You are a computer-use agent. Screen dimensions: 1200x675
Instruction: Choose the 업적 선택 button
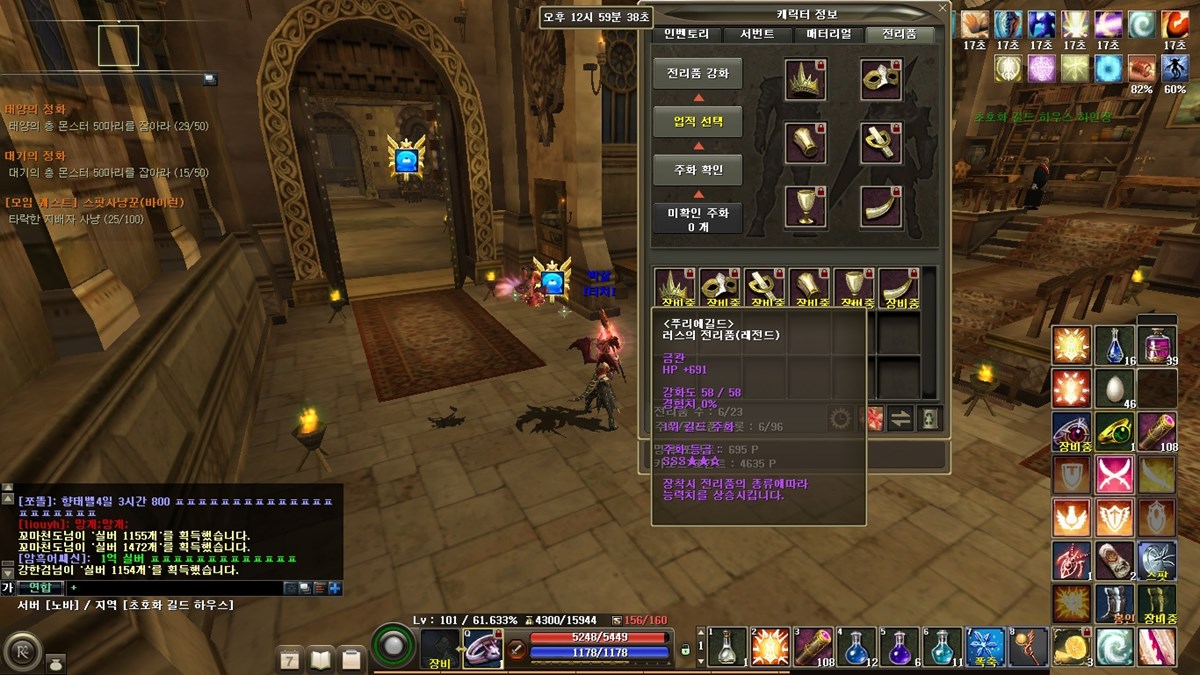tap(698, 122)
